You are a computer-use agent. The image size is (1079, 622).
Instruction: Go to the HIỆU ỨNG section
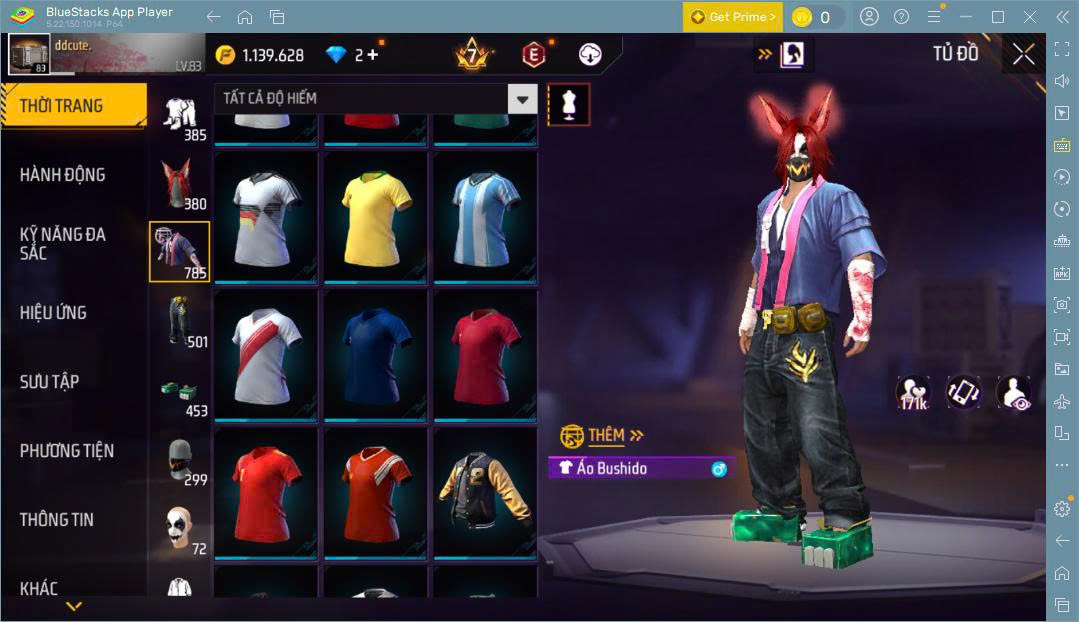[x=53, y=313]
